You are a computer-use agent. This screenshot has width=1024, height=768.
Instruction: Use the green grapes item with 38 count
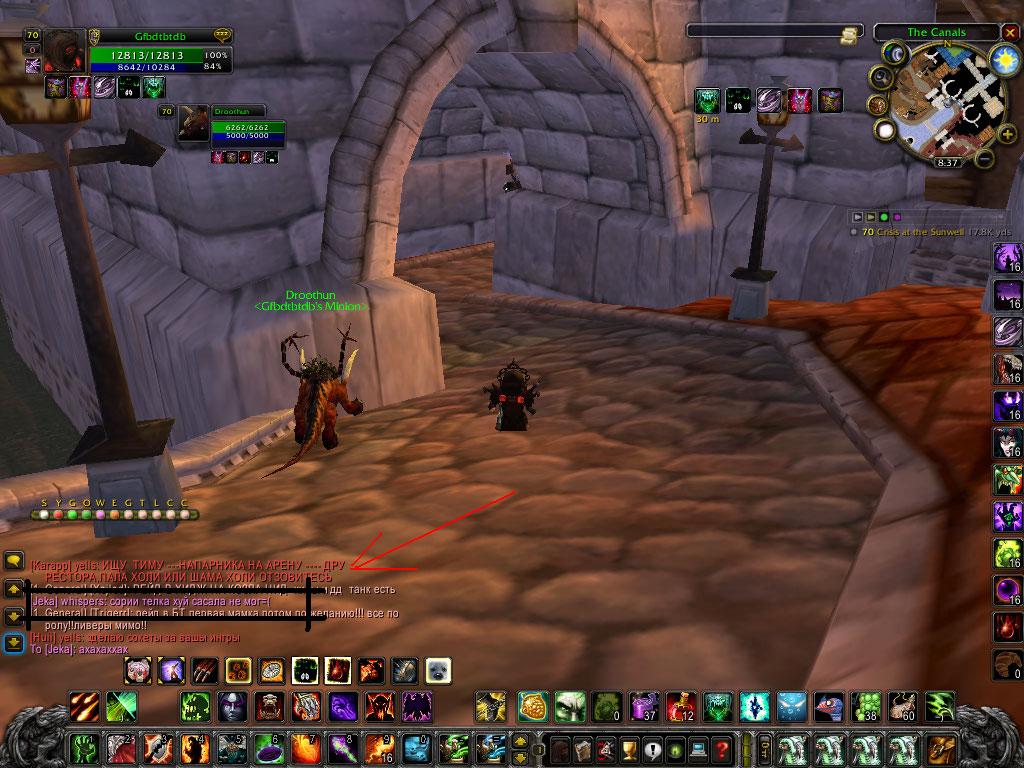click(x=867, y=706)
